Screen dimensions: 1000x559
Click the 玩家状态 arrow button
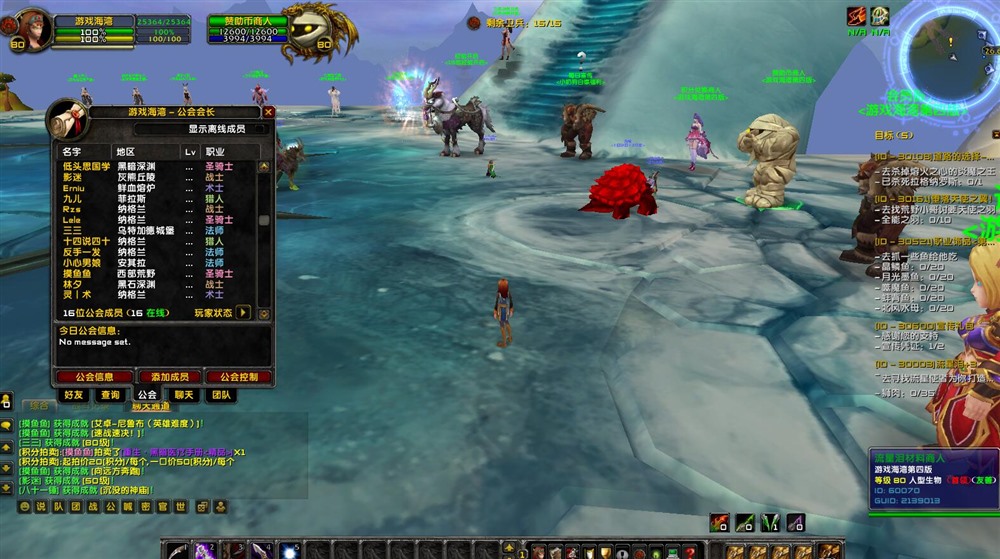pyautogui.click(x=243, y=313)
